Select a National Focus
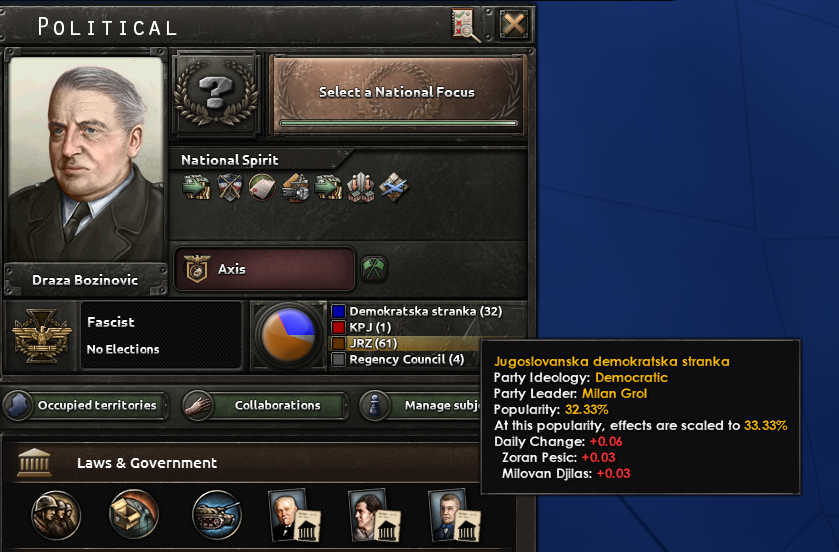Image resolution: width=839 pixels, height=552 pixels. point(397,93)
